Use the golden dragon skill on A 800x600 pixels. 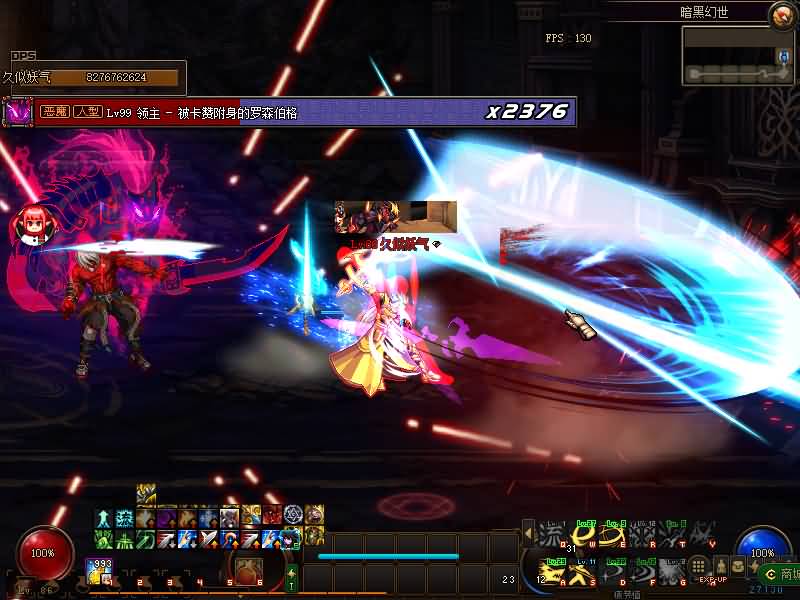551,573
